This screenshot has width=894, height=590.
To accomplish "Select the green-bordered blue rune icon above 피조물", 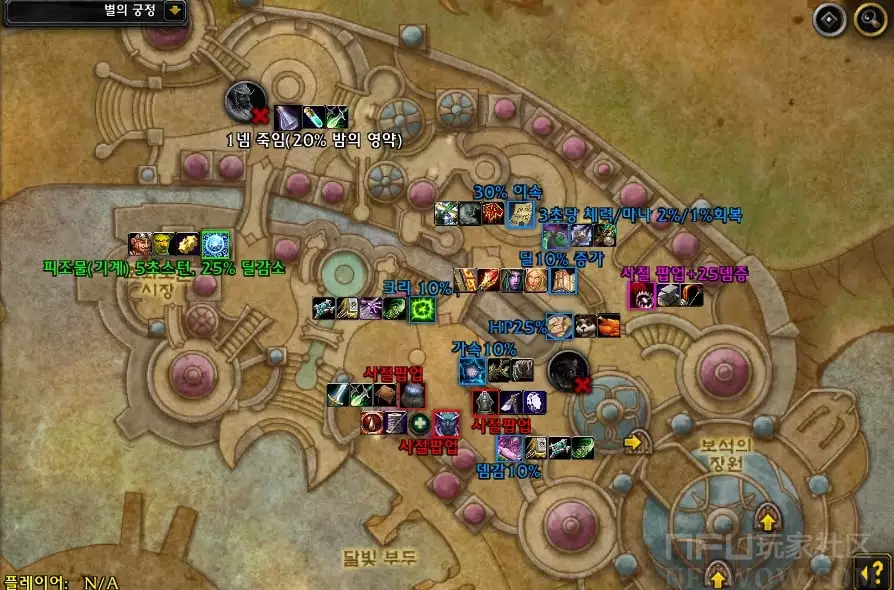I will tap(216, 244).
